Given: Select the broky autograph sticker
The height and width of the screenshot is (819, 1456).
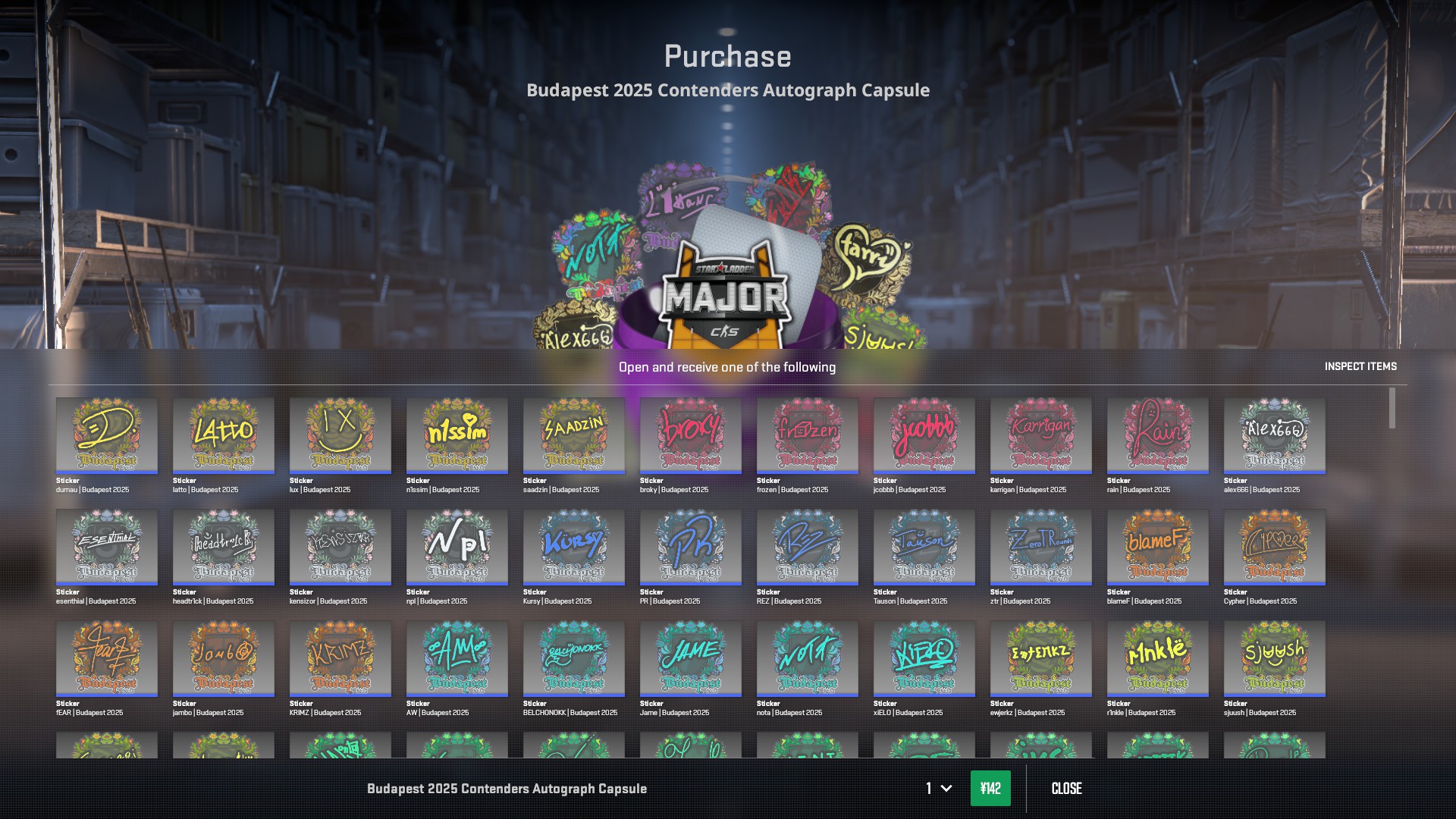Looking at the screenshot, I should [691, 435].
